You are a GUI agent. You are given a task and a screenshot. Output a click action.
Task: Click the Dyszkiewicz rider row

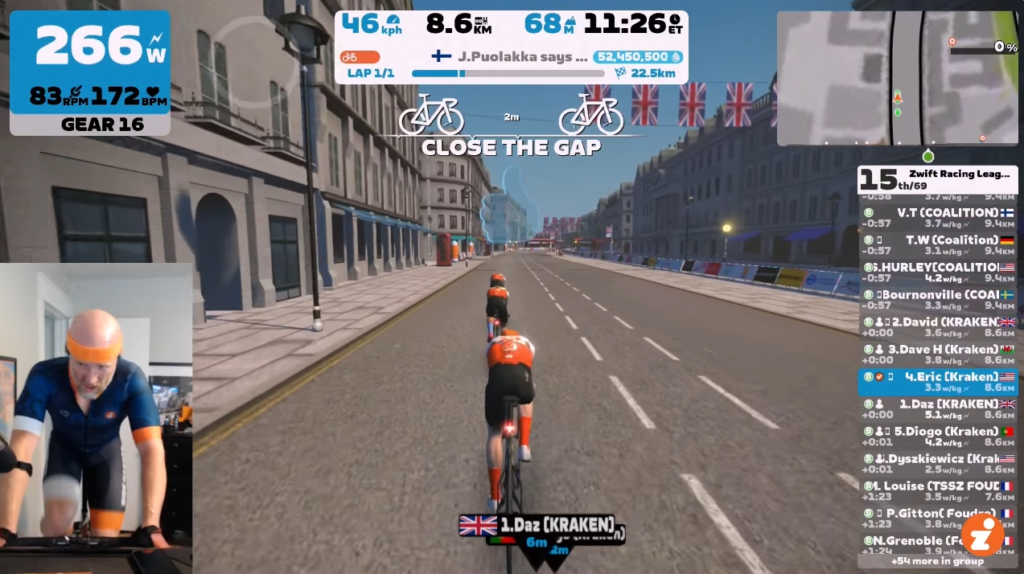(x=937, y=463)
